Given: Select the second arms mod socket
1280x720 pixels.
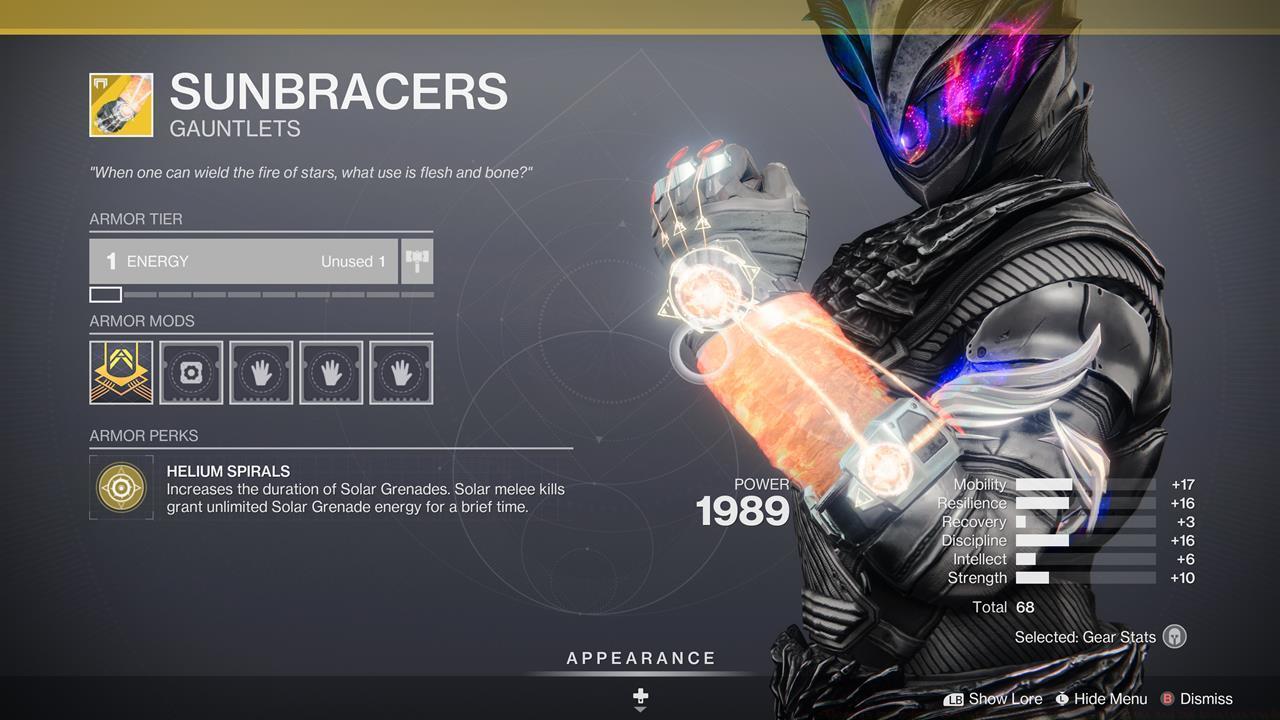Looking at the screenshot, I should (x=330, y=373).
